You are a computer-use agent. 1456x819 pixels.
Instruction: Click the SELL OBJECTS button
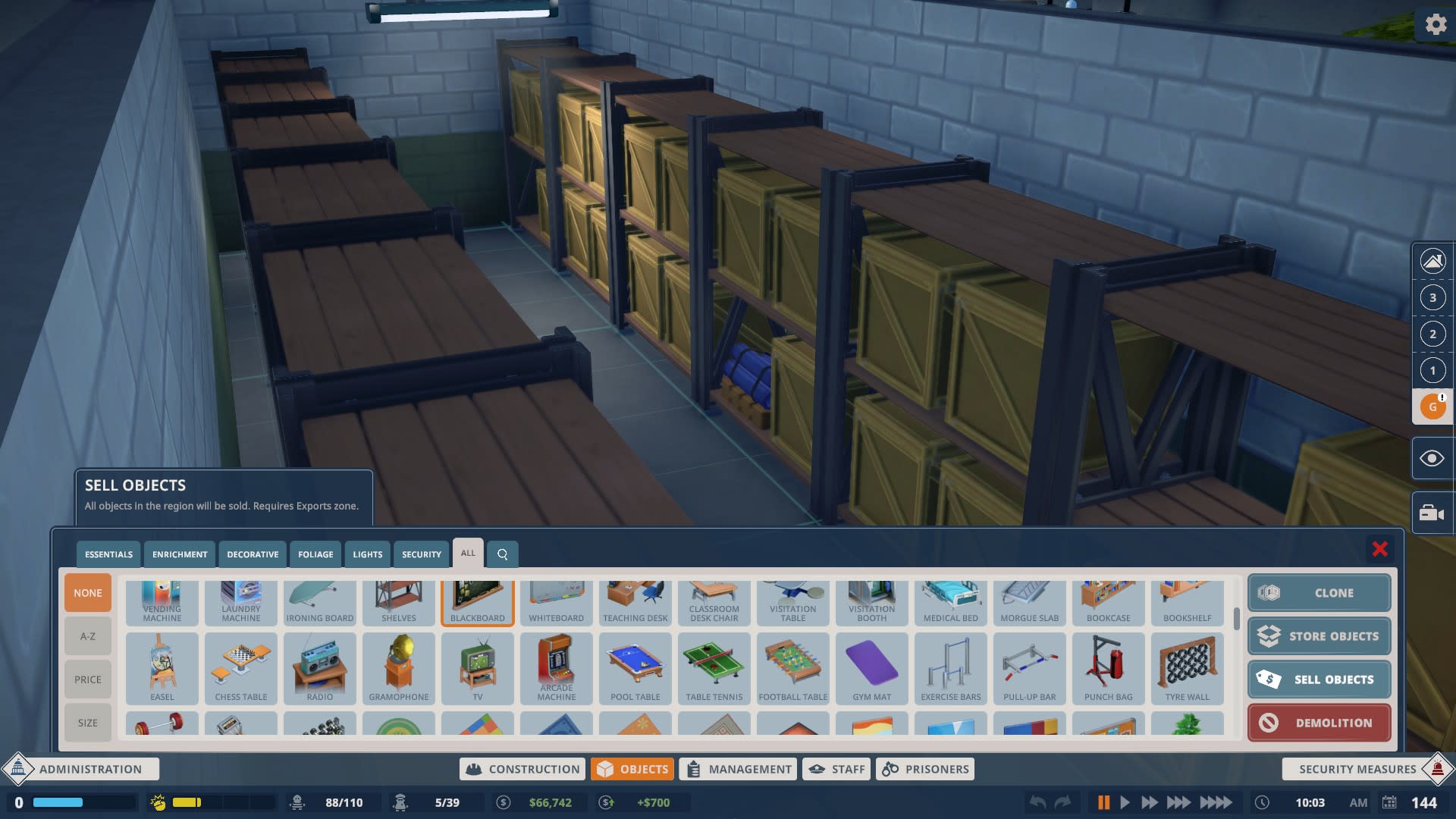pyautogui.click(x=1319, y=679)
